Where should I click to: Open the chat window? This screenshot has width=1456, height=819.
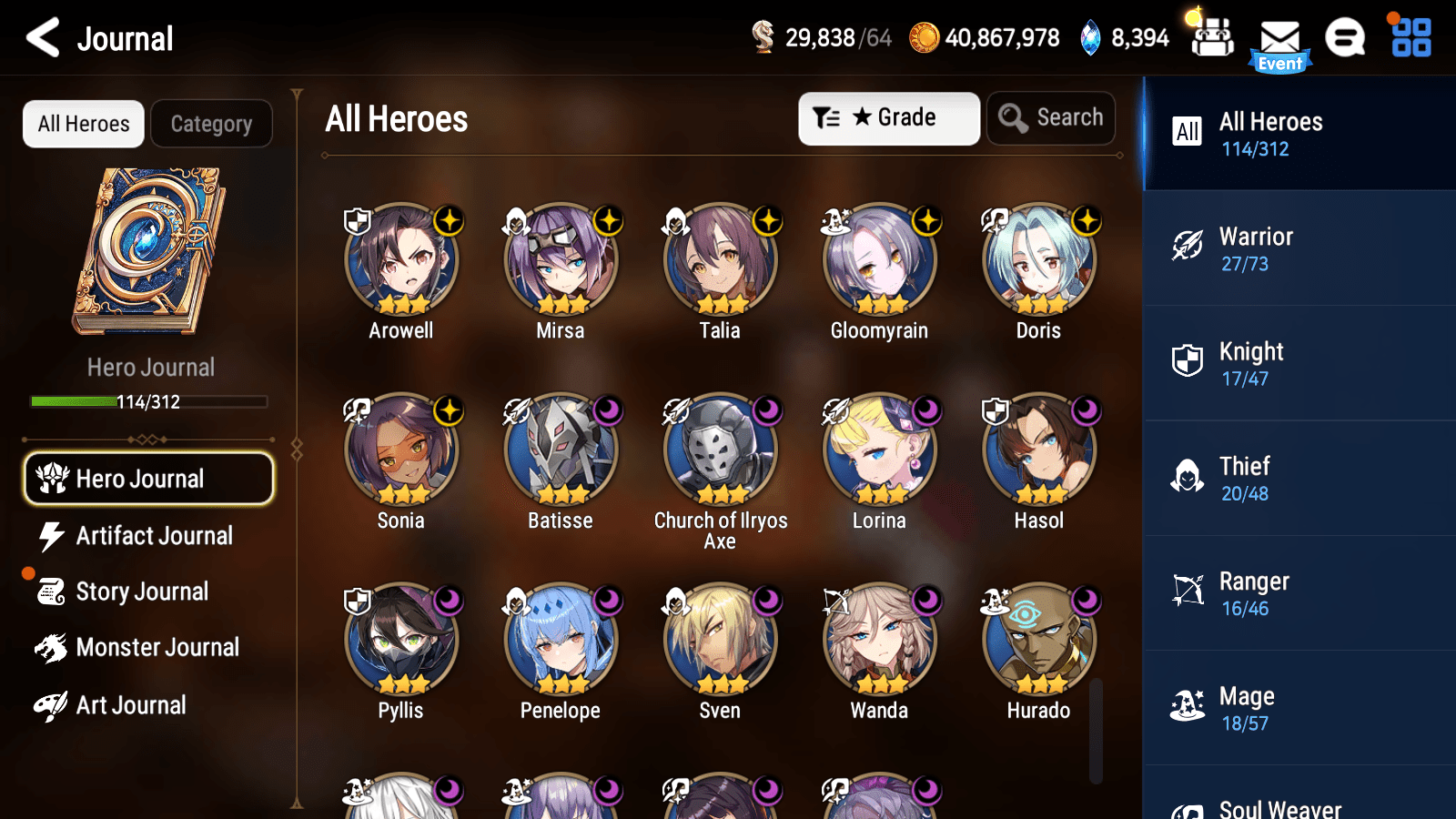pyautogui.click(x=1345, y=38)
